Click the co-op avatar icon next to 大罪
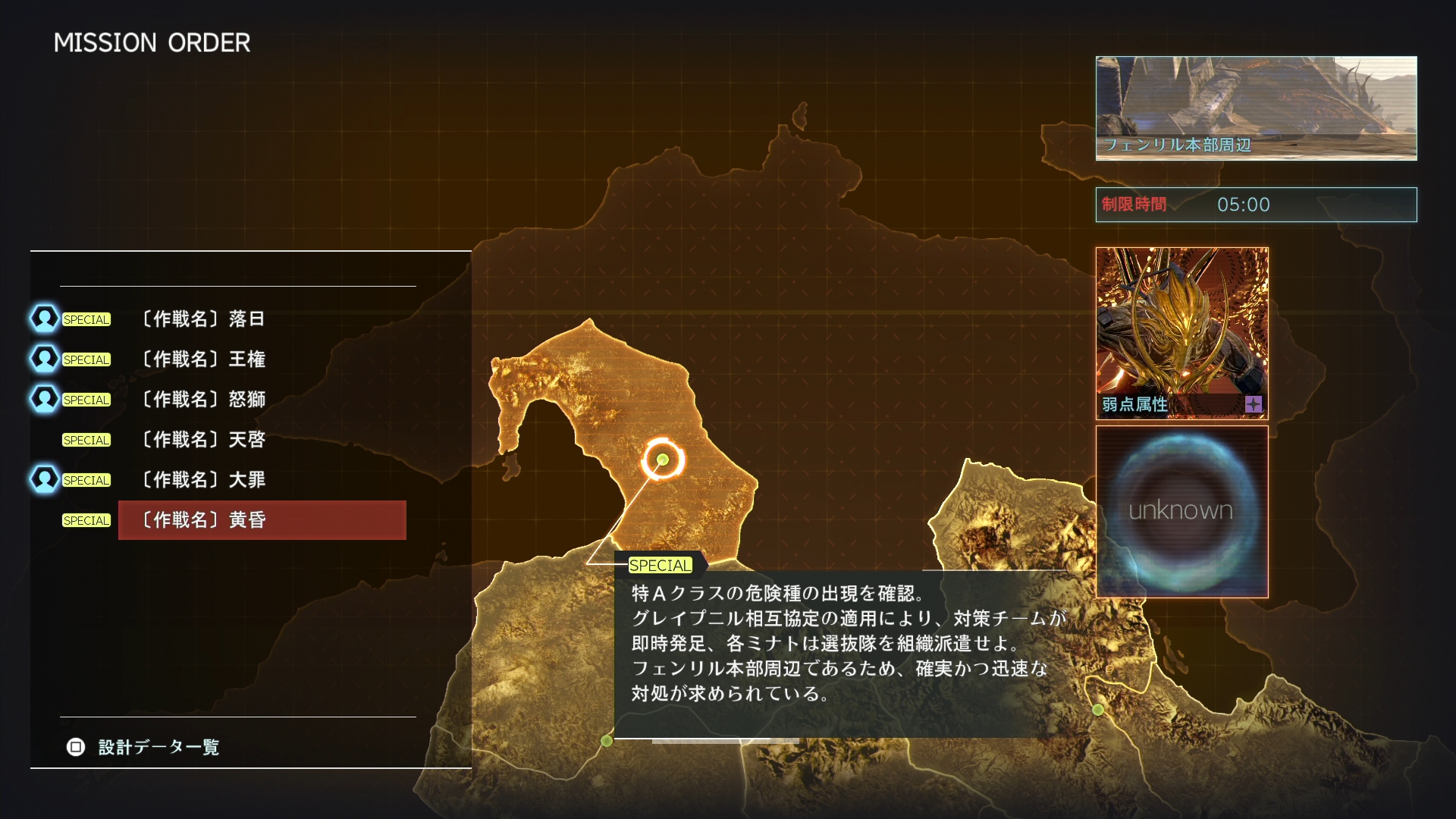Image resolution: width=1456 pixels, height=819 pixels. (x=44, y=479)
